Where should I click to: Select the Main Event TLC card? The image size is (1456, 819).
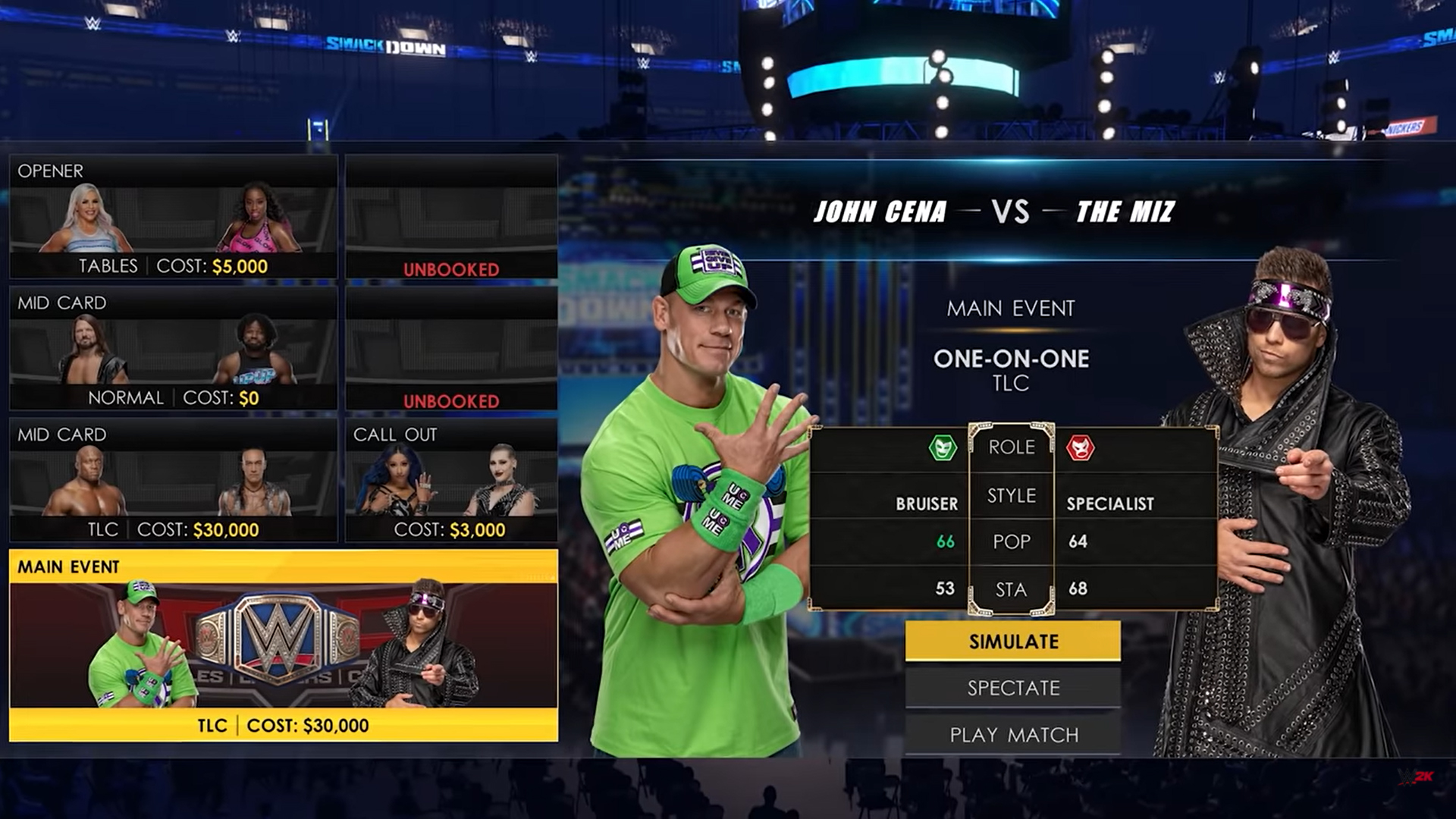(284, 645)
